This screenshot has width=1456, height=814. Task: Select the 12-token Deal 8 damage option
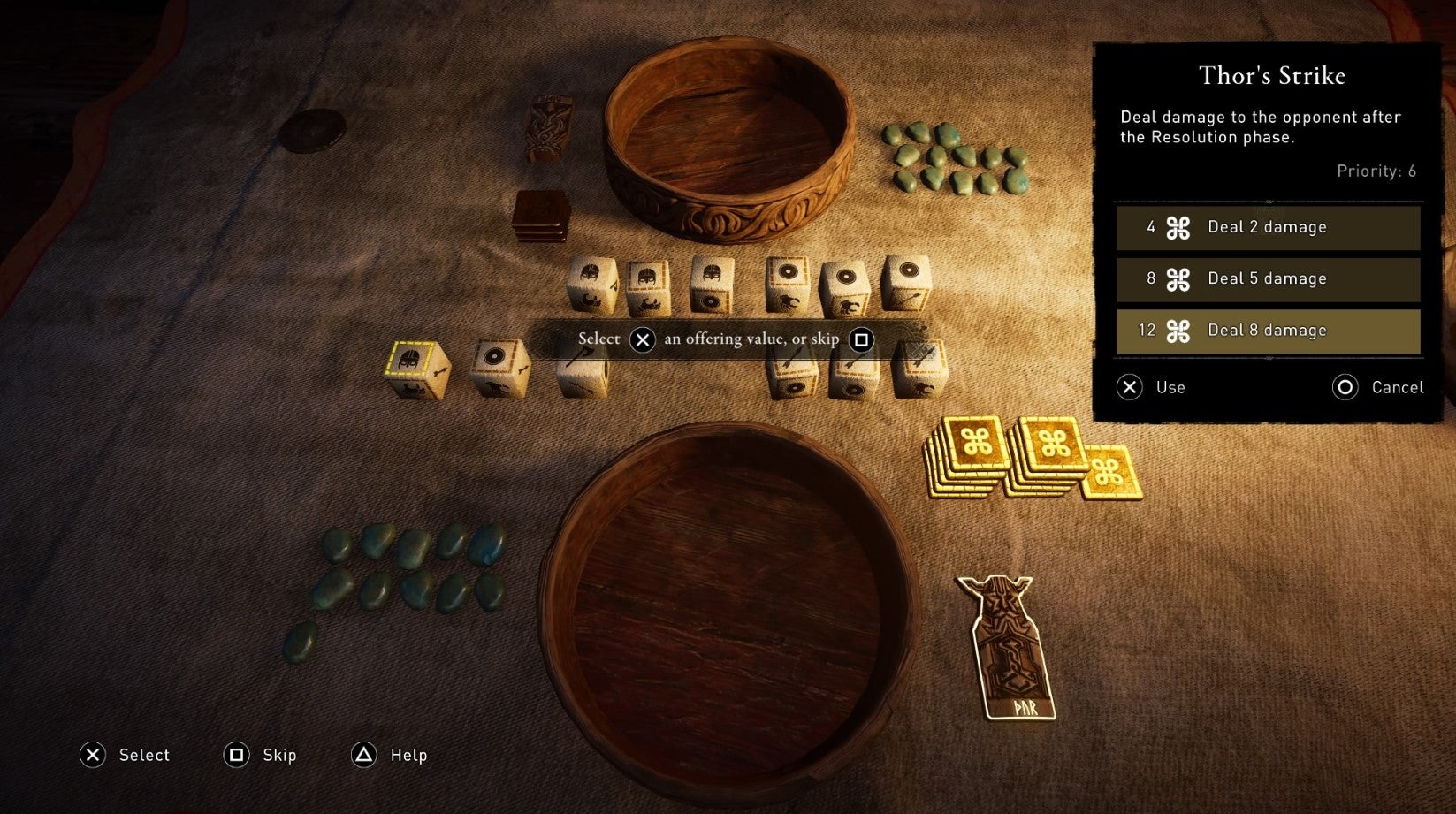pyautogui.click(x=1267, y=331)
